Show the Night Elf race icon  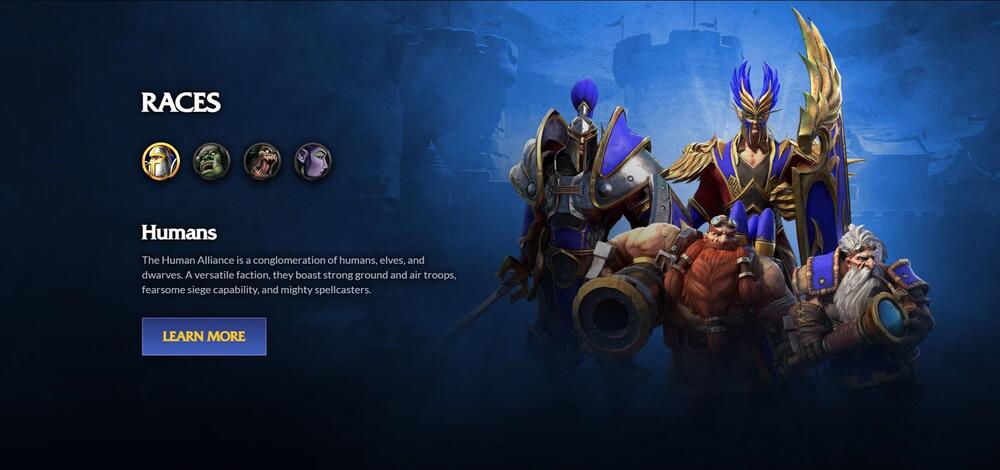tap(312, 161)
